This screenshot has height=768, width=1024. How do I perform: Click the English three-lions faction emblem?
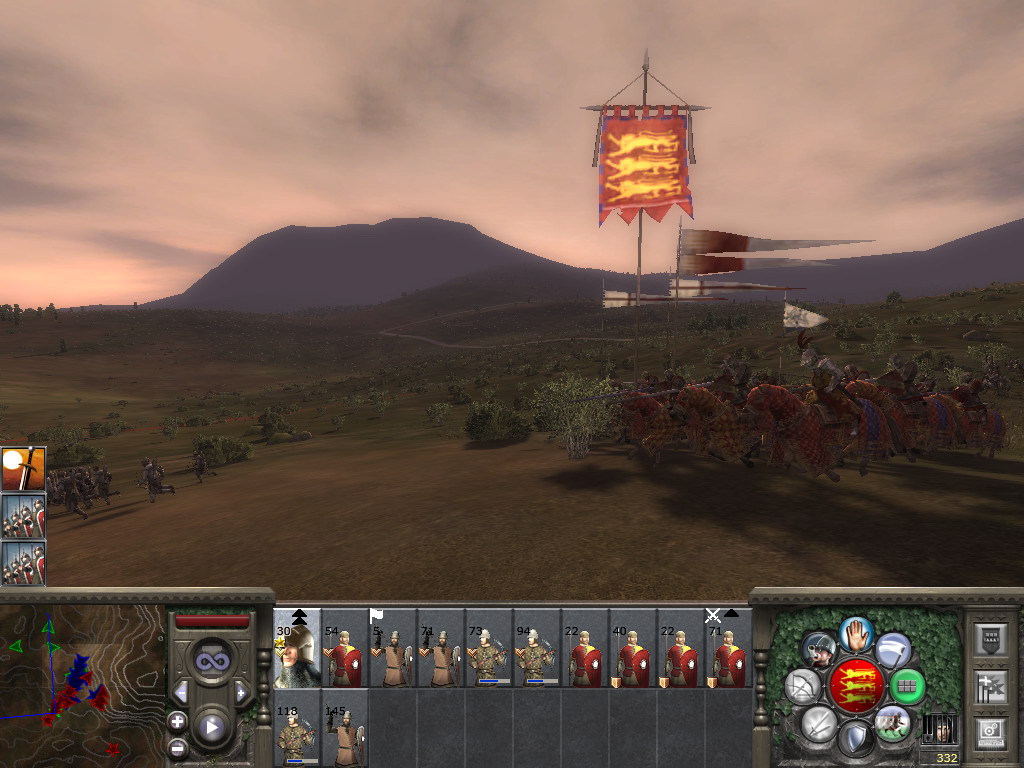tap(855, 687)
